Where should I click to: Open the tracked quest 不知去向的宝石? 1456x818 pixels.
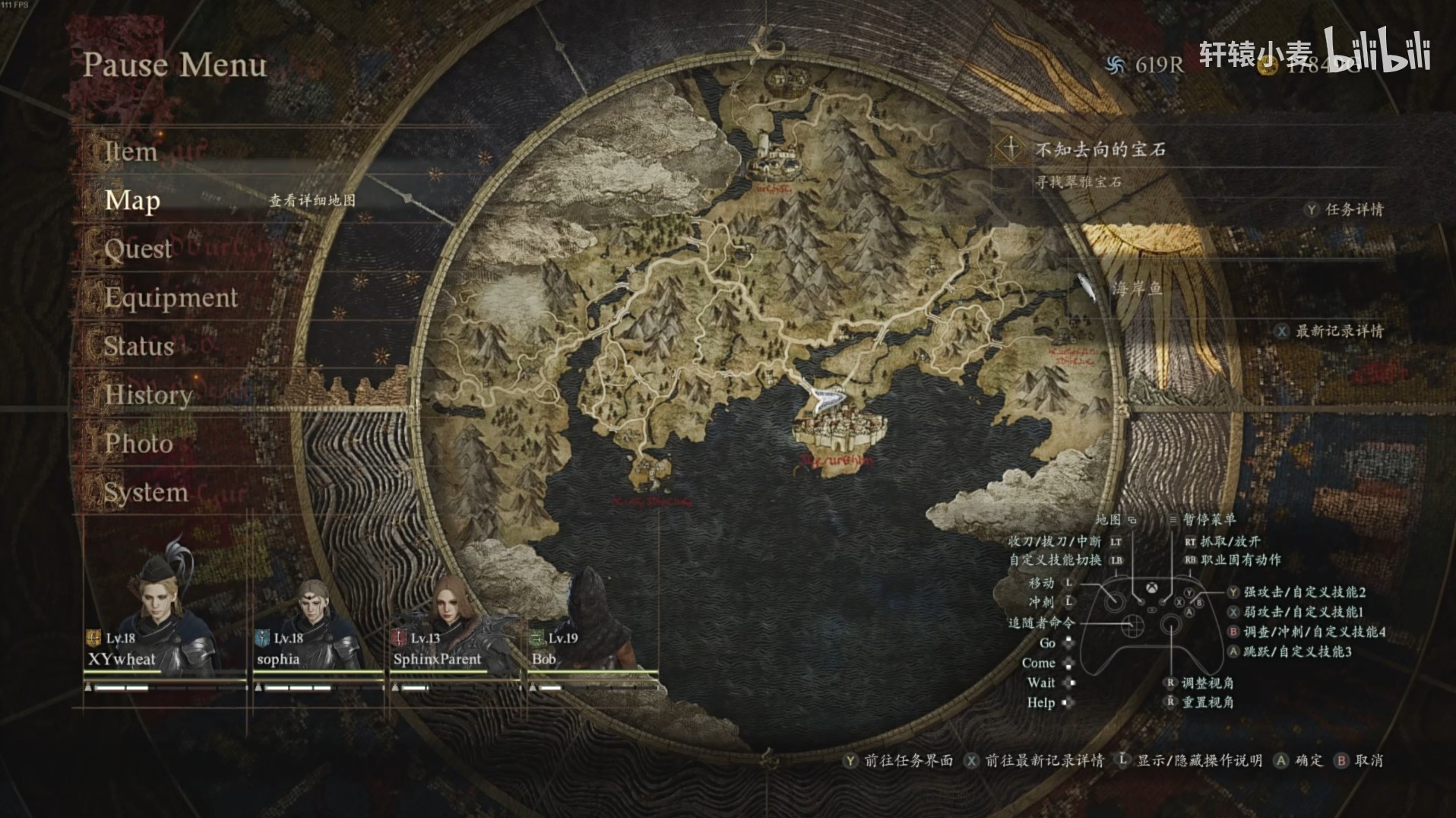point(1100,150)
